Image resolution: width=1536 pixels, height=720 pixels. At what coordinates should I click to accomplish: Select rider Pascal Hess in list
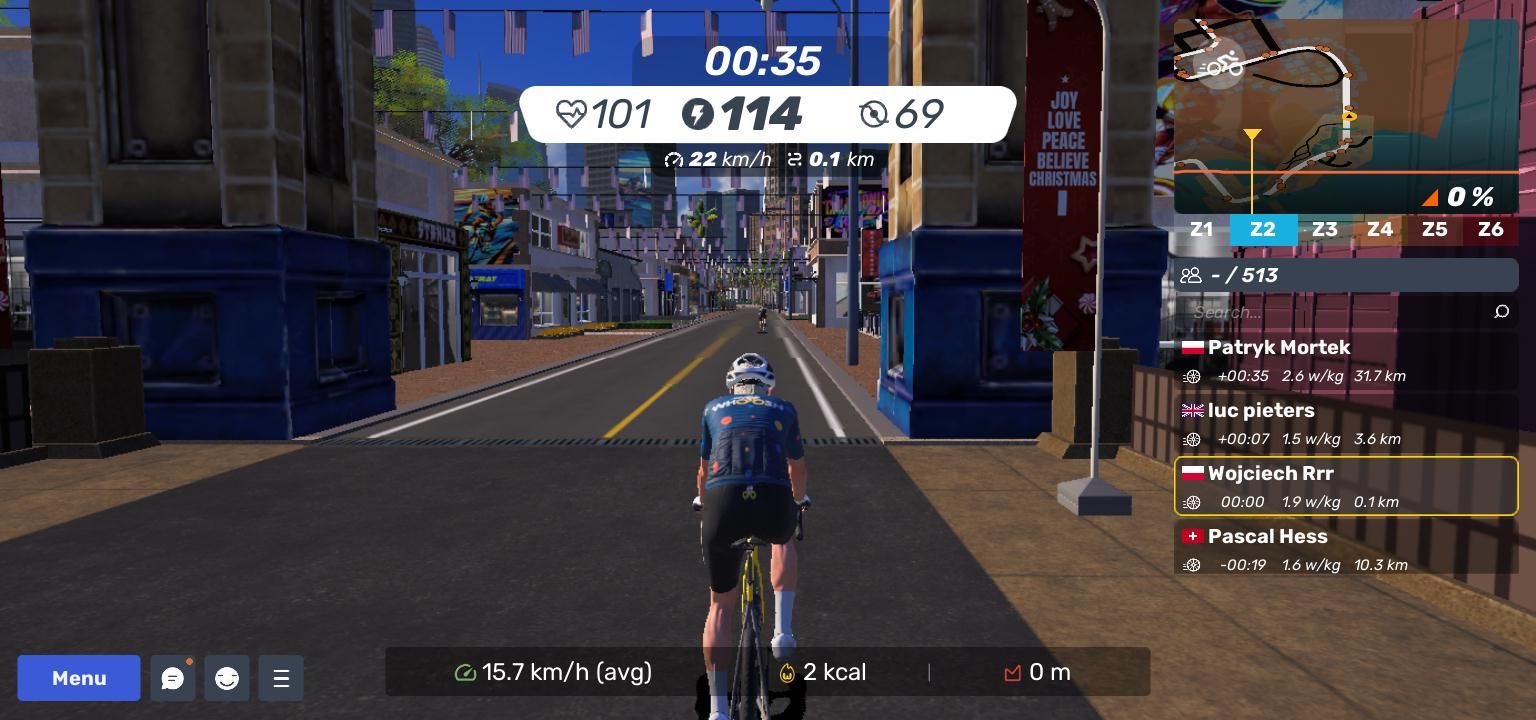click(1345, 549)
